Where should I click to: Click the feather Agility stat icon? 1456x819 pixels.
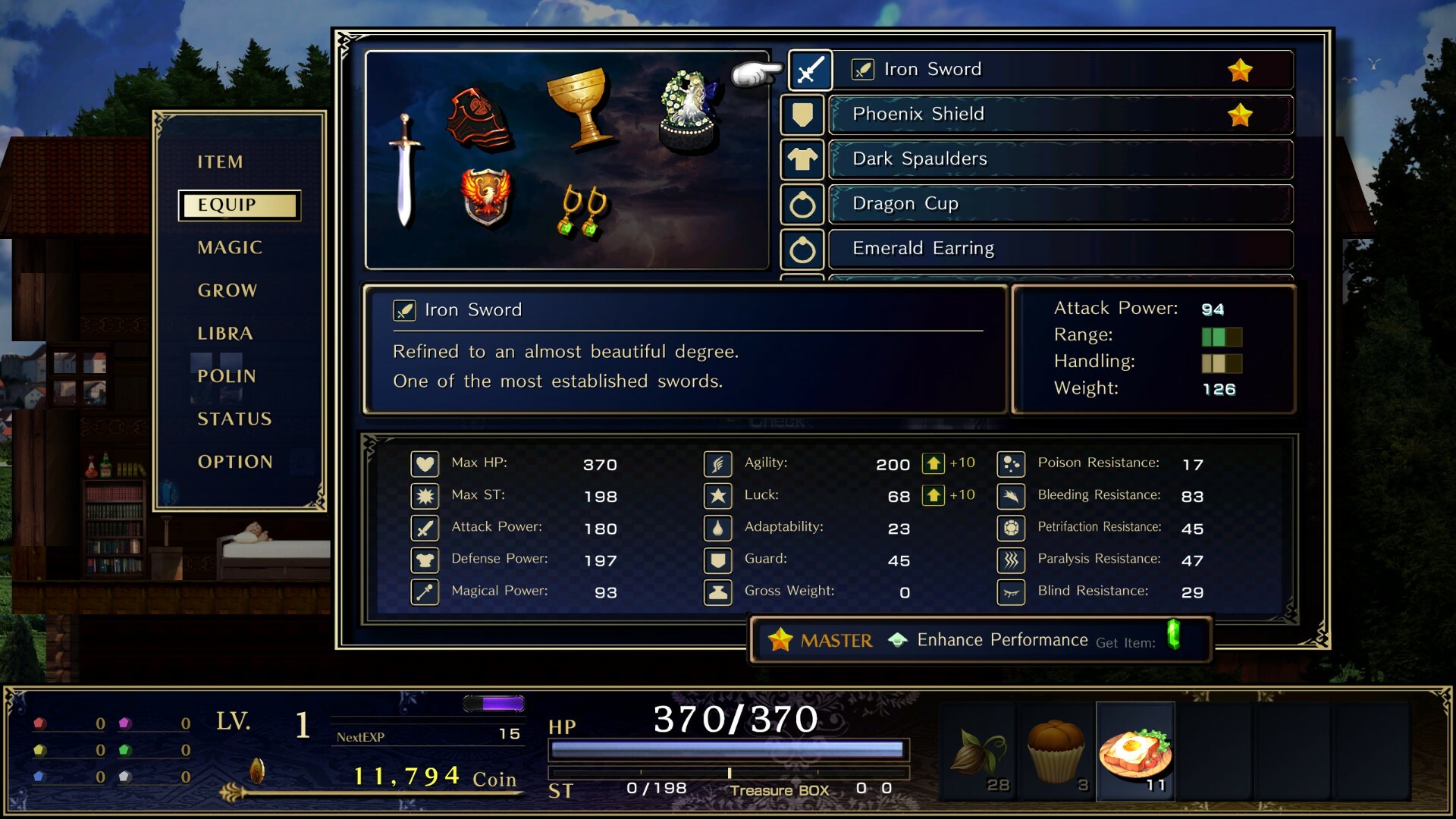pos(718,463)
